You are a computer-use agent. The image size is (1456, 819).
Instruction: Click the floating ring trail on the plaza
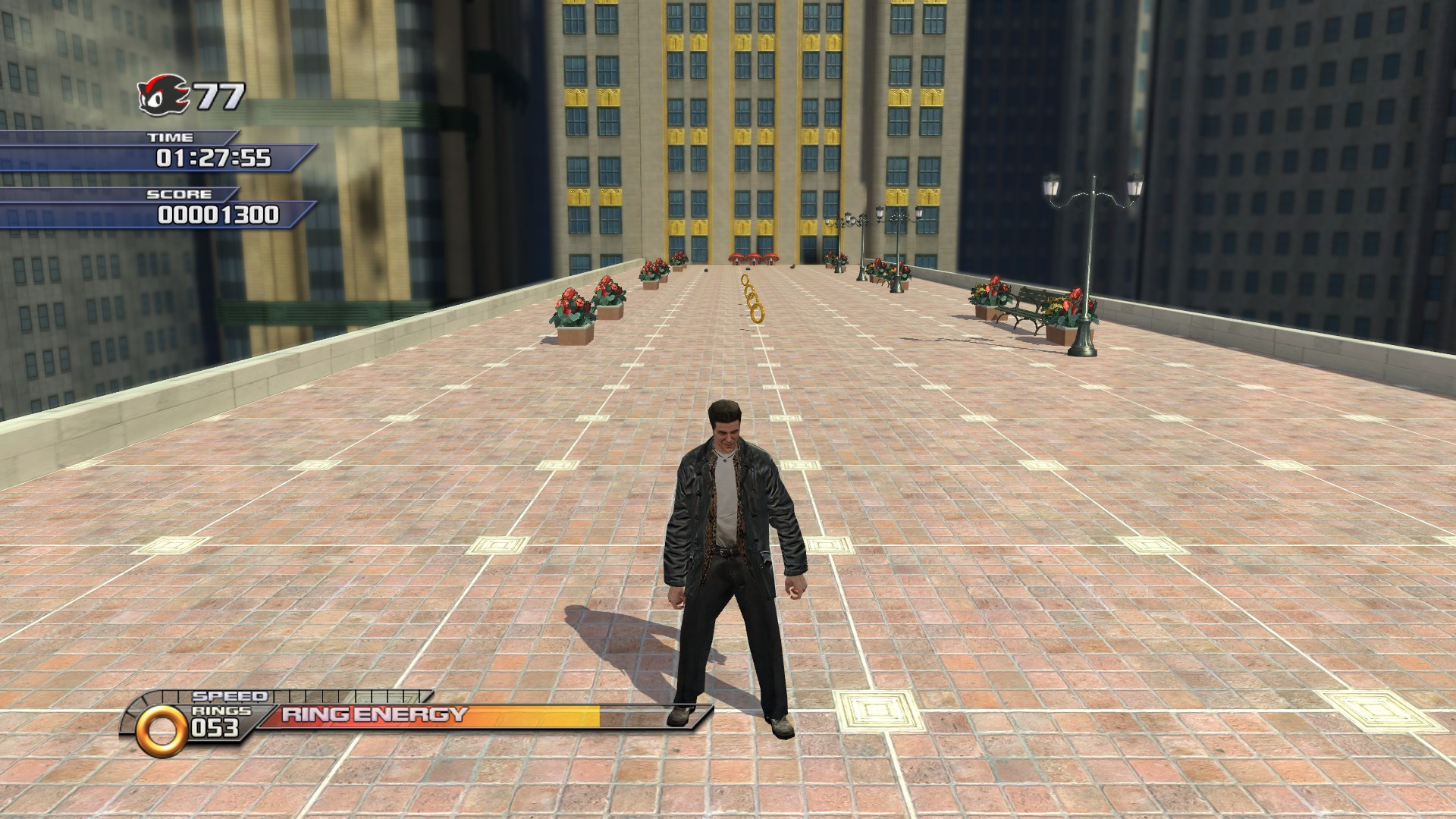click(750, 303)
